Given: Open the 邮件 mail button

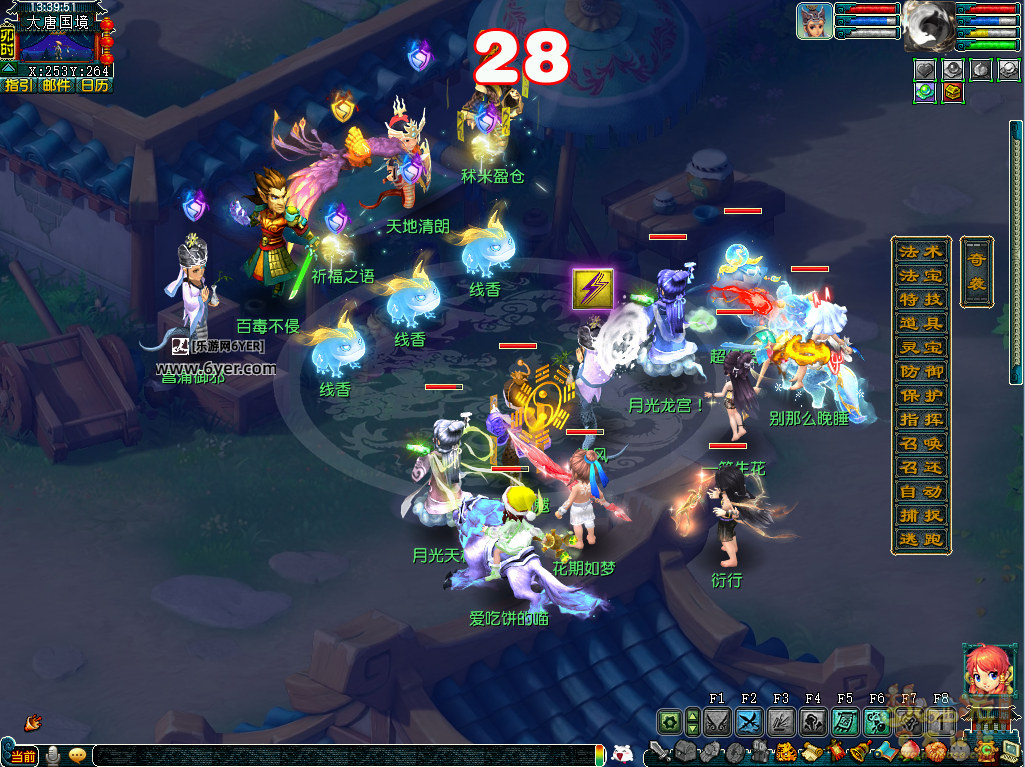Looking at the screenshot, I should click(56, 86).
